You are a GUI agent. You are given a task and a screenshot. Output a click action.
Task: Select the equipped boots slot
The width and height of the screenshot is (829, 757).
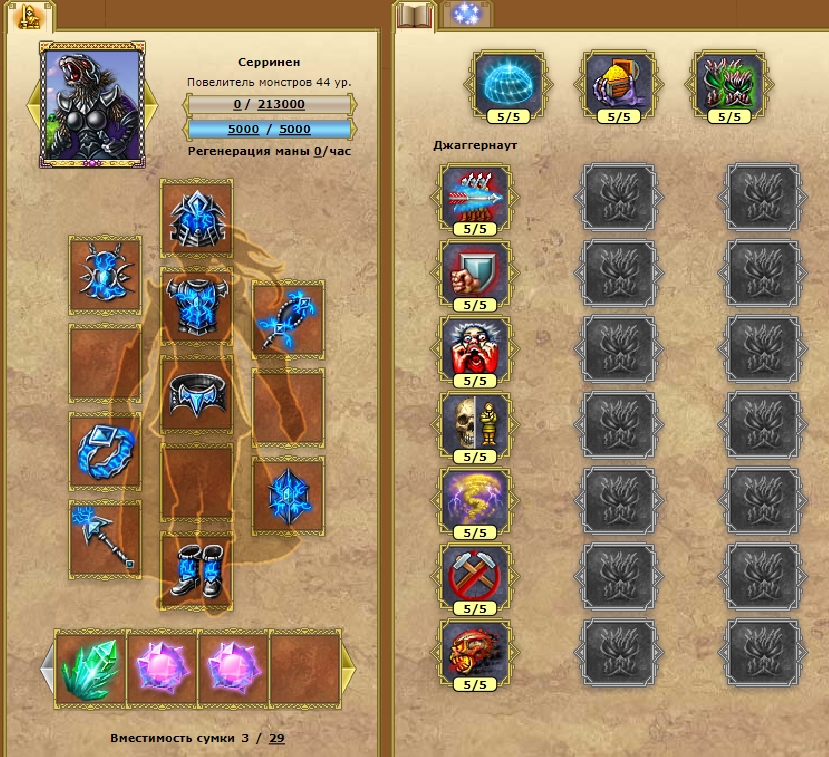[x=196, y=569]
